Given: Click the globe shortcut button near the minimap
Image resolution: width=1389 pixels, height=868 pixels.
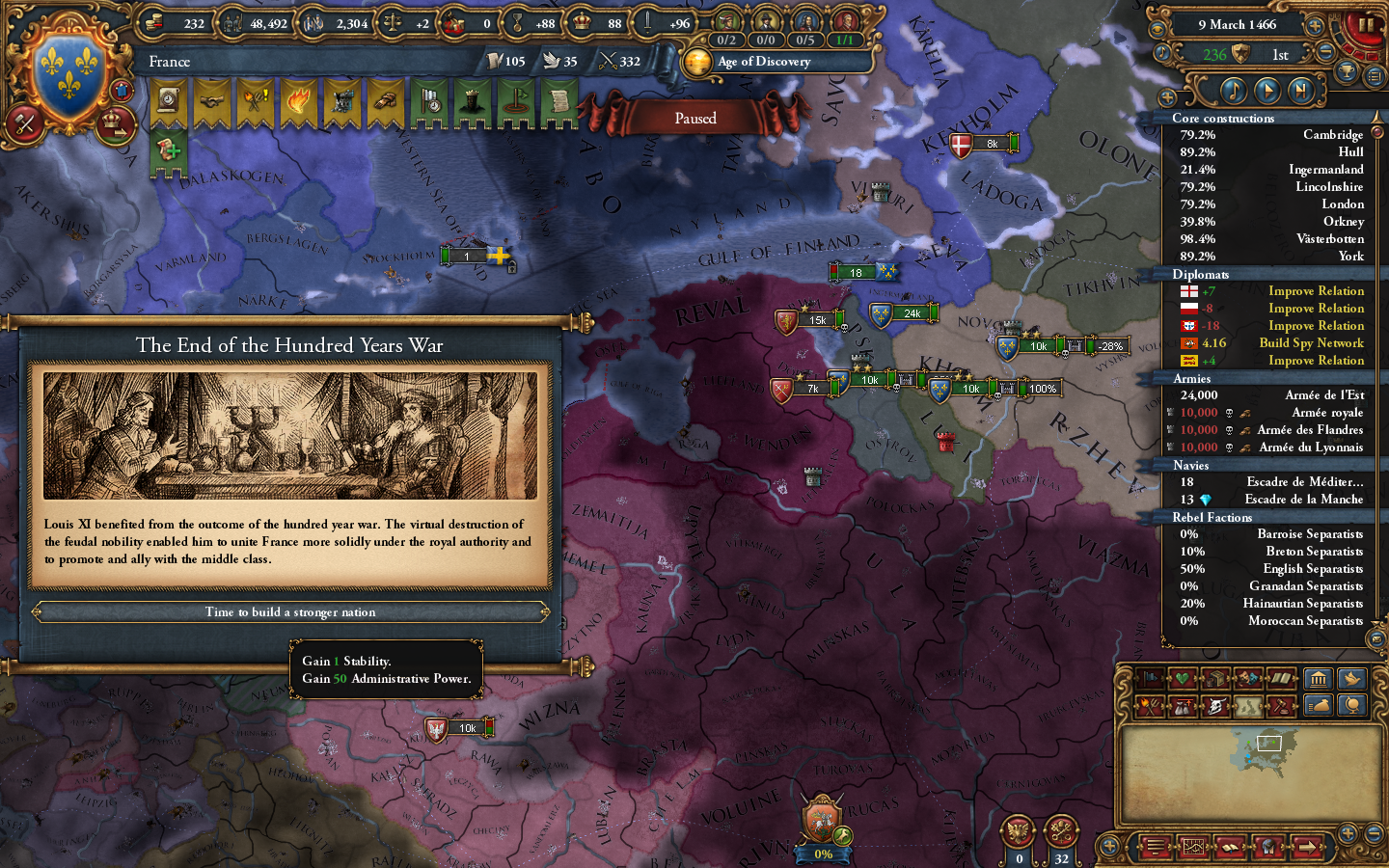Looking at the screenshot, I should (x=1351, y=705).
